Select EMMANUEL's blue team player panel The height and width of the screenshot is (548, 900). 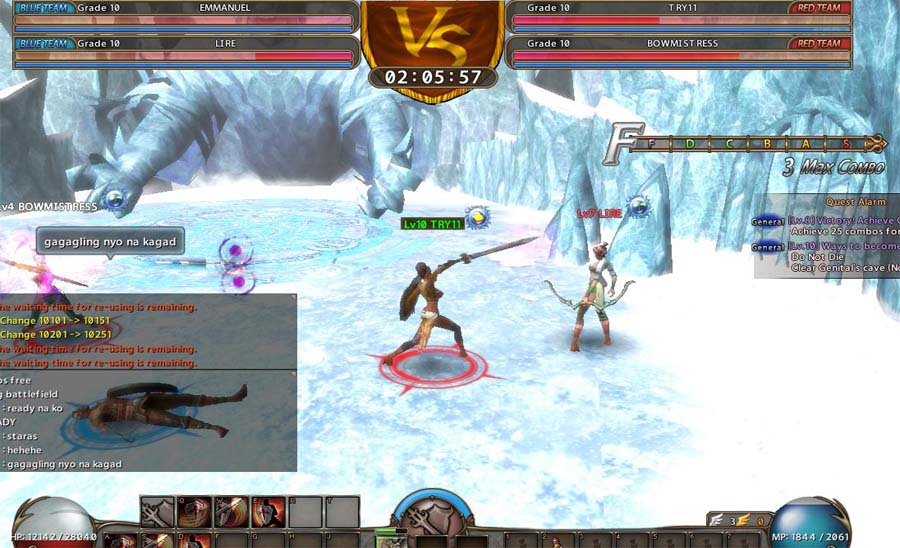tap(186, 15)
